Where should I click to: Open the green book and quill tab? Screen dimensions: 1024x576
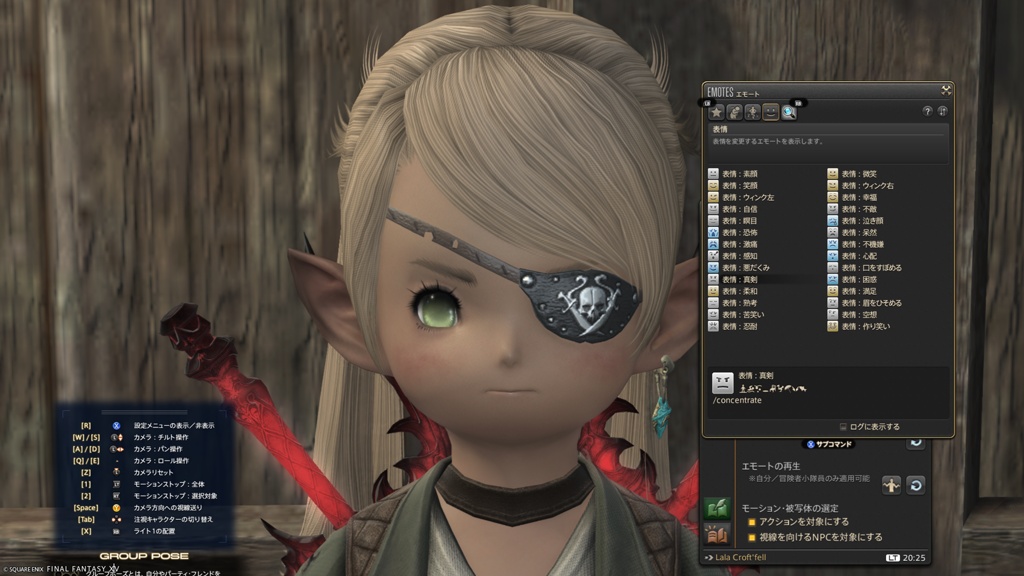(716, 508)
